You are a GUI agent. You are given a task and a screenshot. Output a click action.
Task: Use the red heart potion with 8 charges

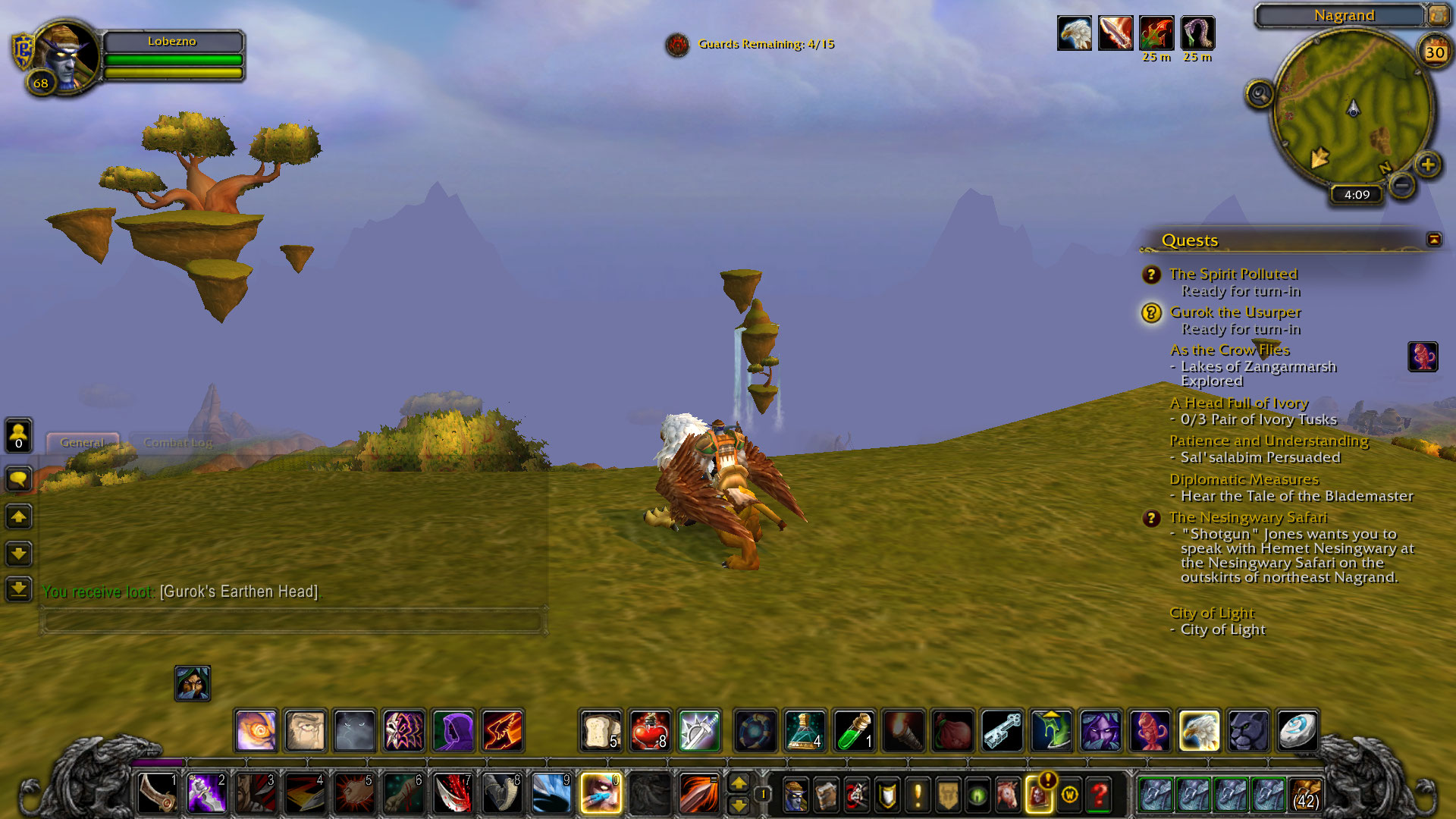[x=650, y=731]
